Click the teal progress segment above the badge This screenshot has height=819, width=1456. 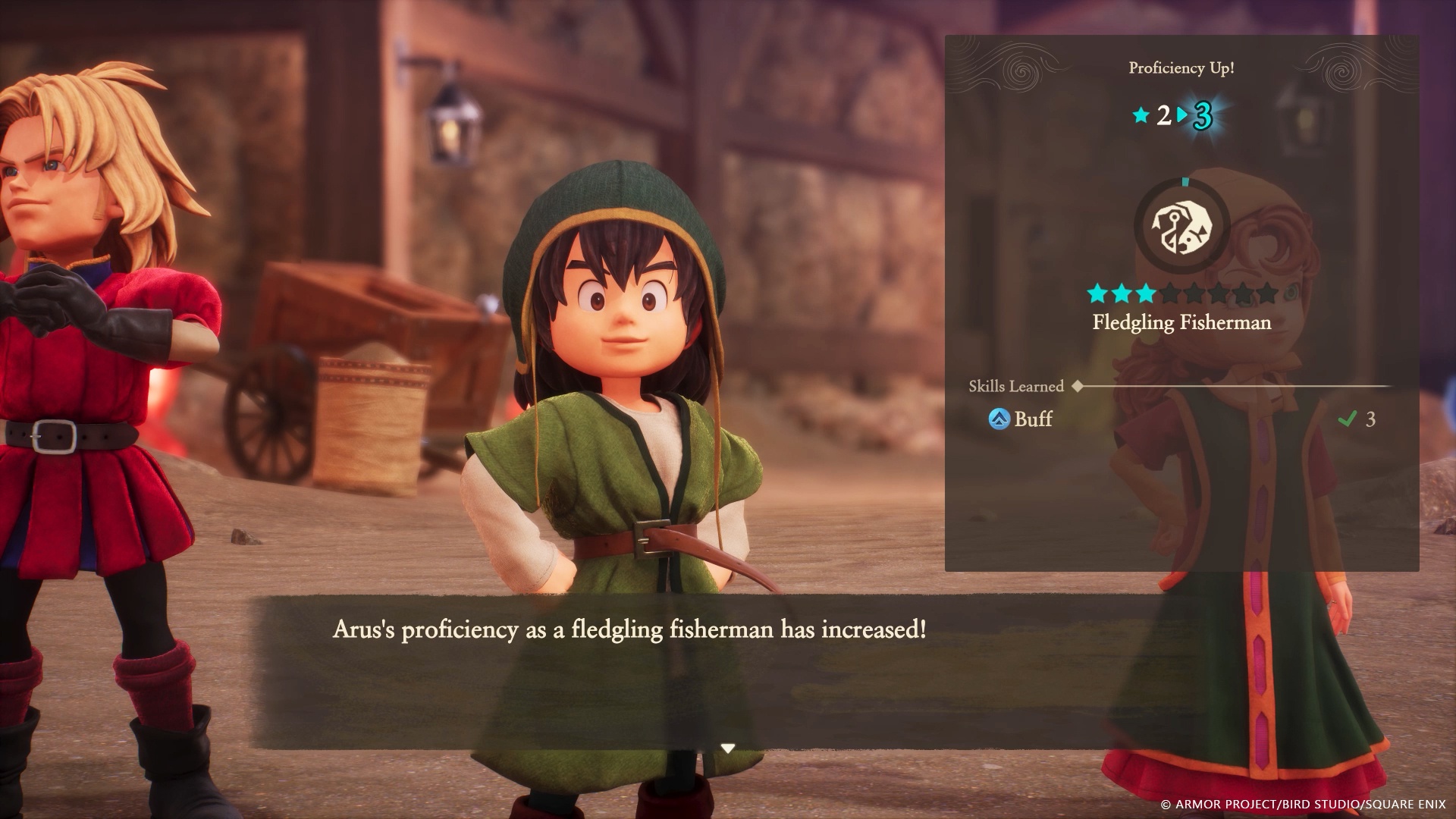(1185, 182)
